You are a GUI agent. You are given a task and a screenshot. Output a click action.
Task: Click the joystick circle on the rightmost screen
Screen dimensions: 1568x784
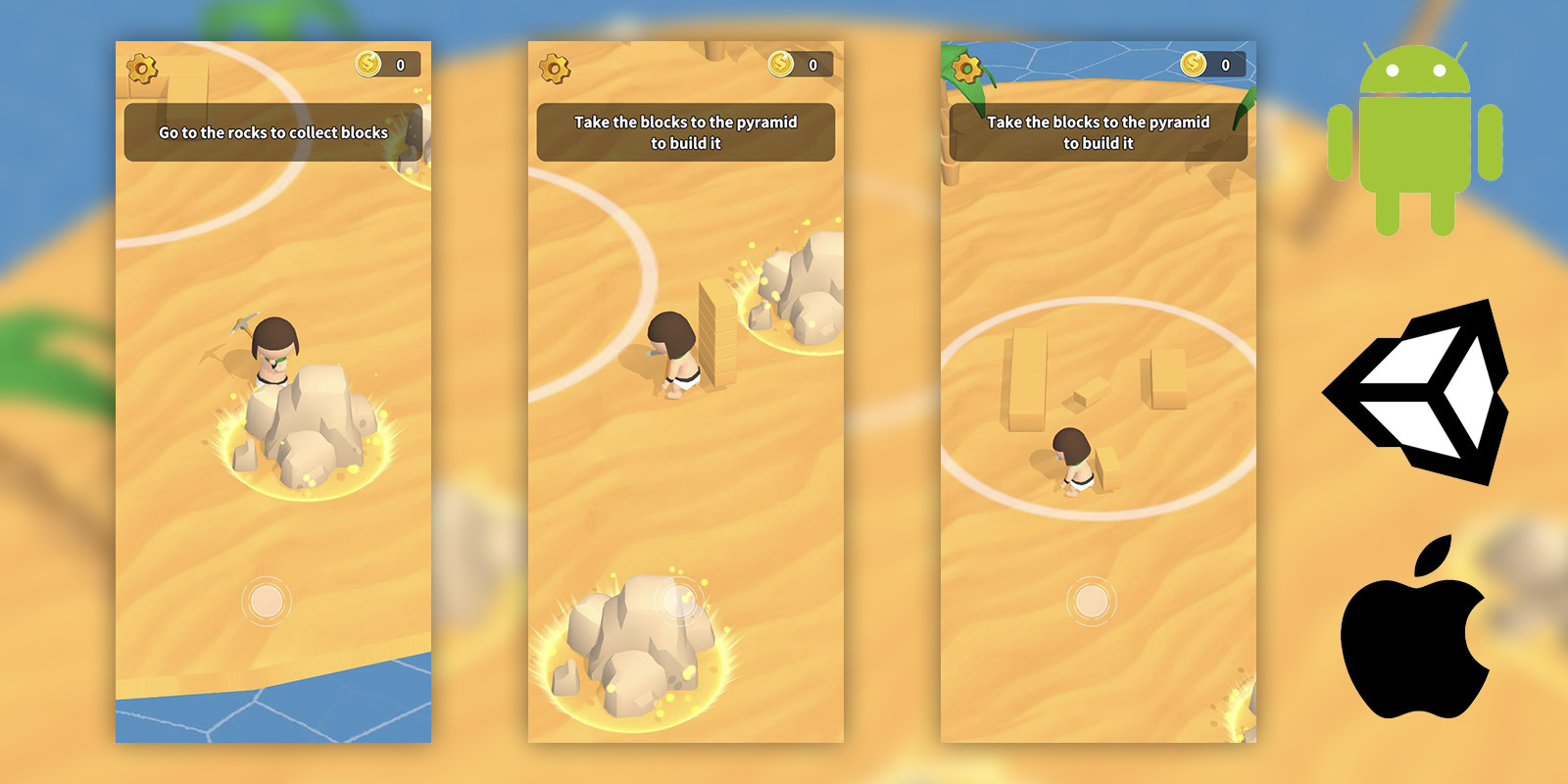pyautogui.click(x=1092, y=601)
